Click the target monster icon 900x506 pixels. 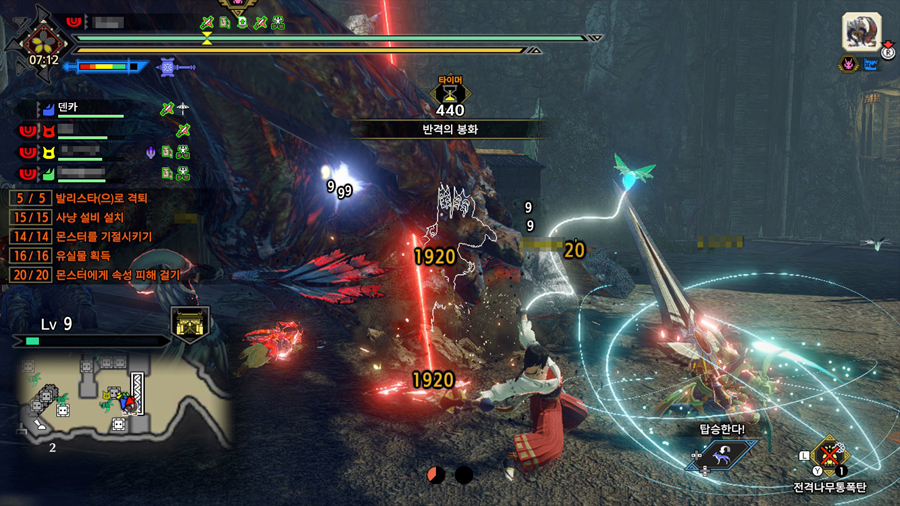pyautogui.click(x=861, y=32)
